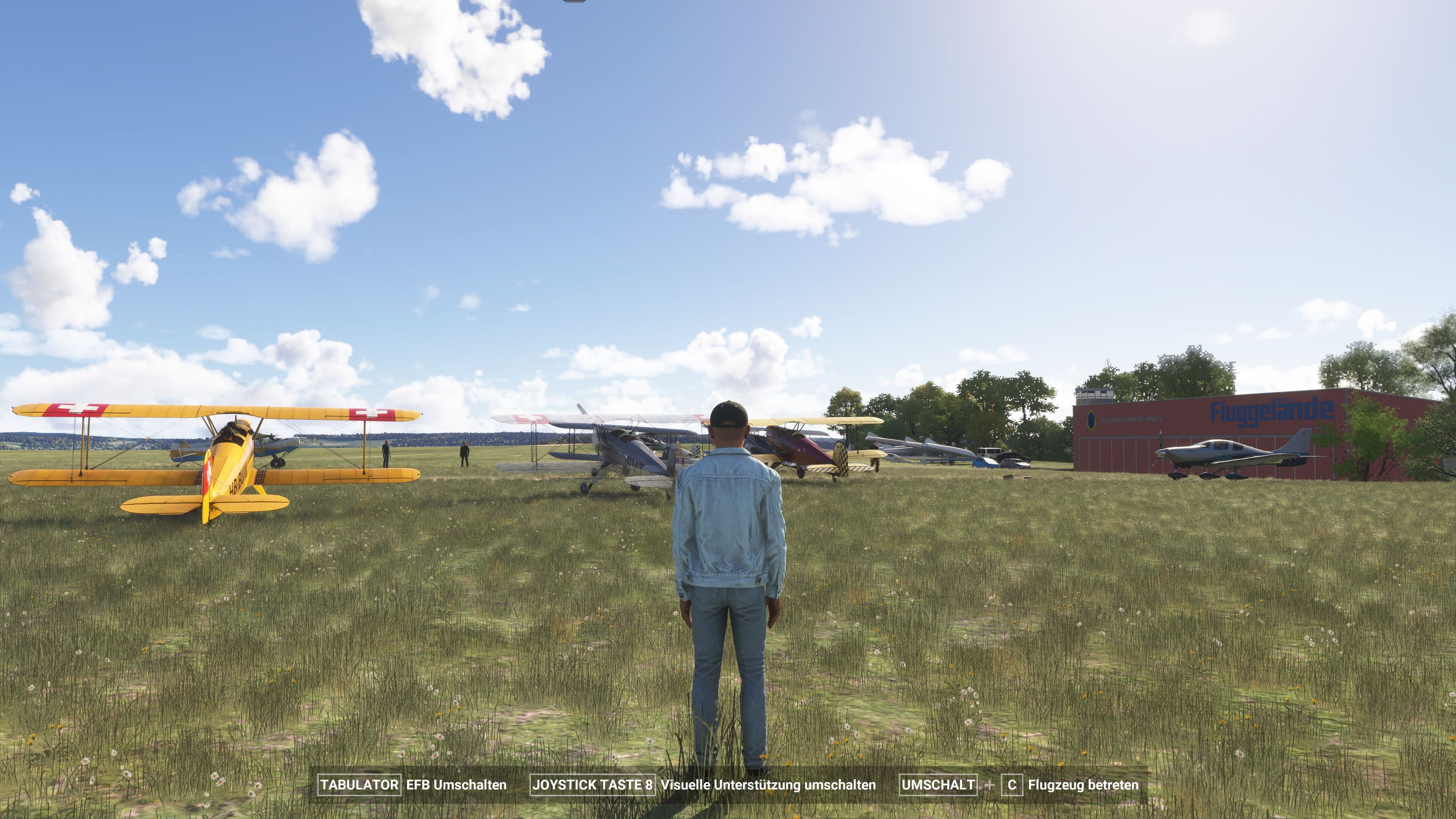Open the toolbar handle at top edge
The image size is (1456, 819).
pyautogui.click(x=574, y=1)
